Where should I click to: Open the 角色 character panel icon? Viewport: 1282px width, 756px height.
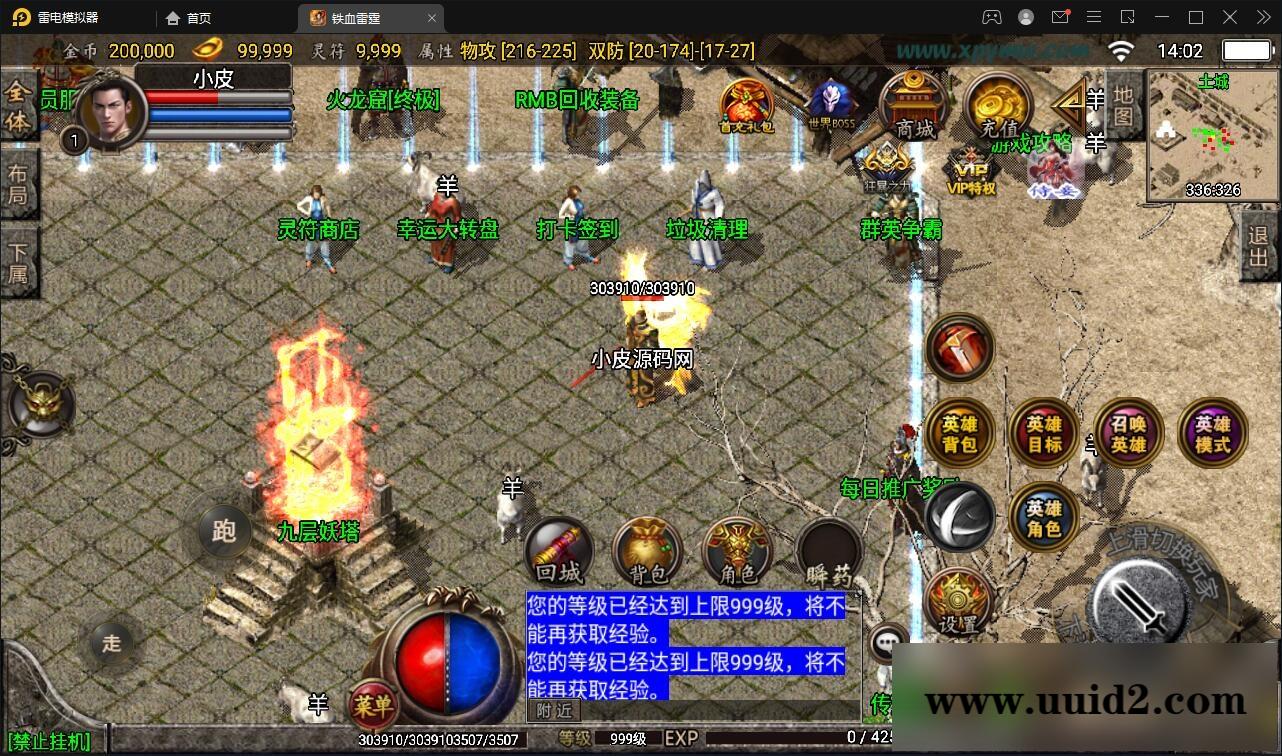(x=737, y=551)
